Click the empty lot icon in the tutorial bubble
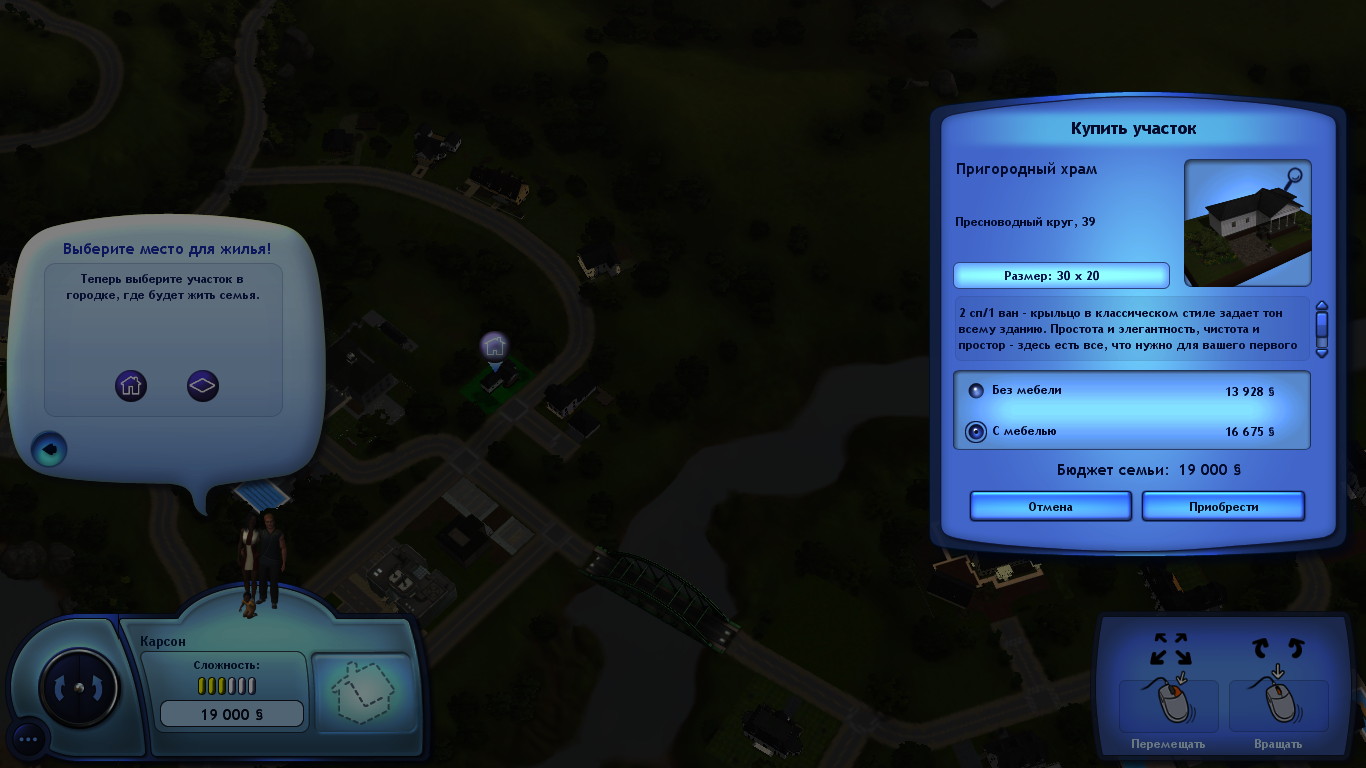The height and width of the screenshot is (768, 1366). (x=203, y=385)
